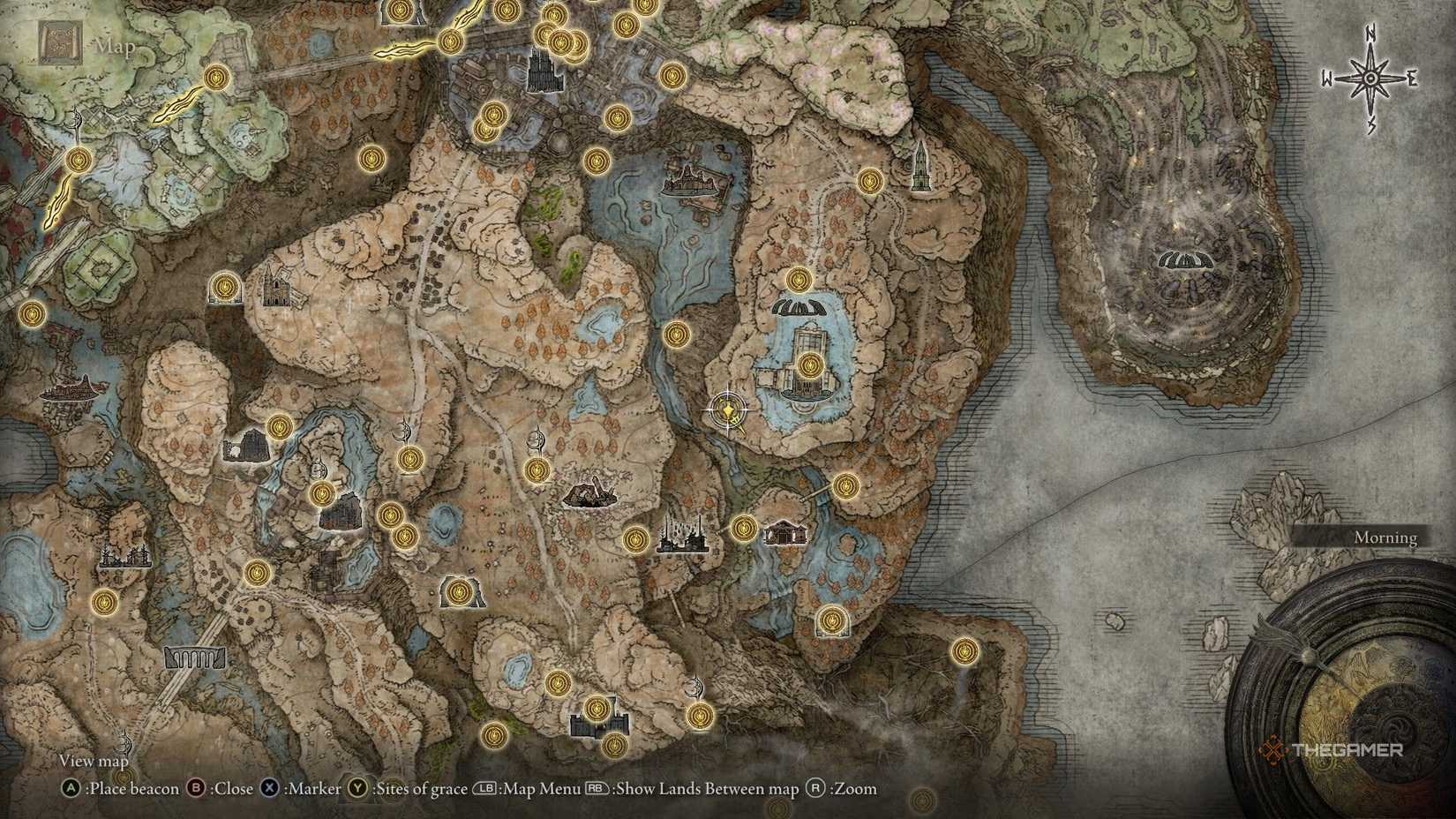1456x819 pixels.
Task: Select the fortress icon beside the blue lake
Action: [x=807, y=371]
